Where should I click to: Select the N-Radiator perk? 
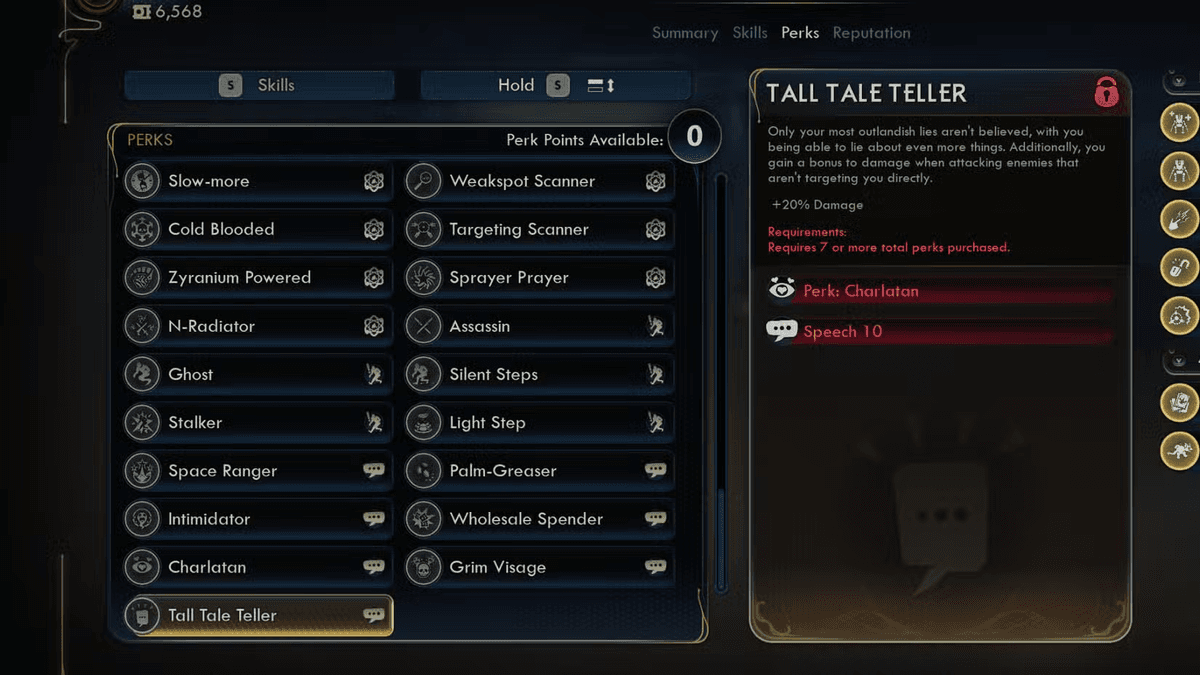coord(258,326)
